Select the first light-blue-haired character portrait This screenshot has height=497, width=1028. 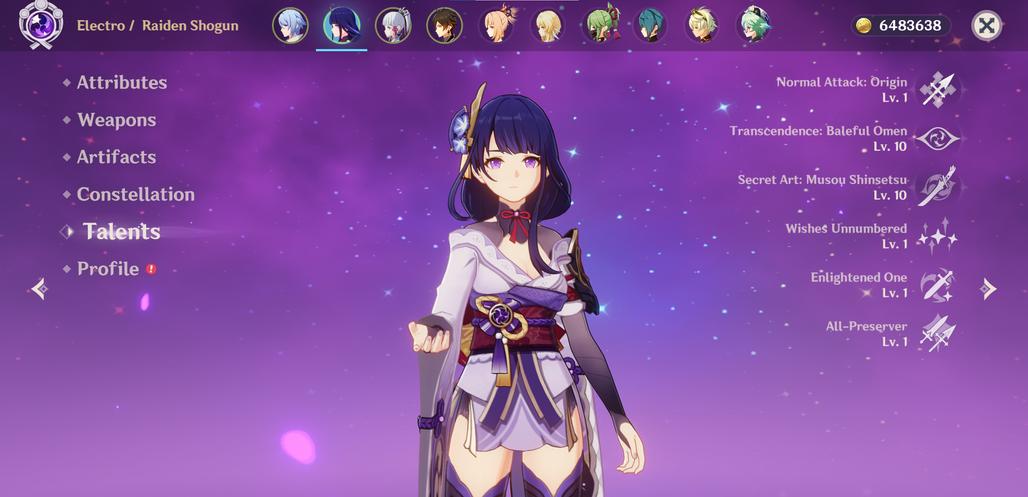290,26
